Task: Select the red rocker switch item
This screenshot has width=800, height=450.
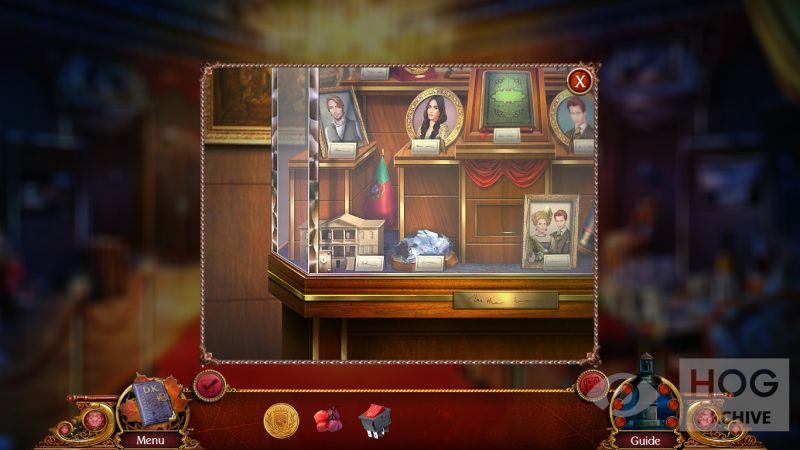Action: pyautogui.click(x=374, y=420)
